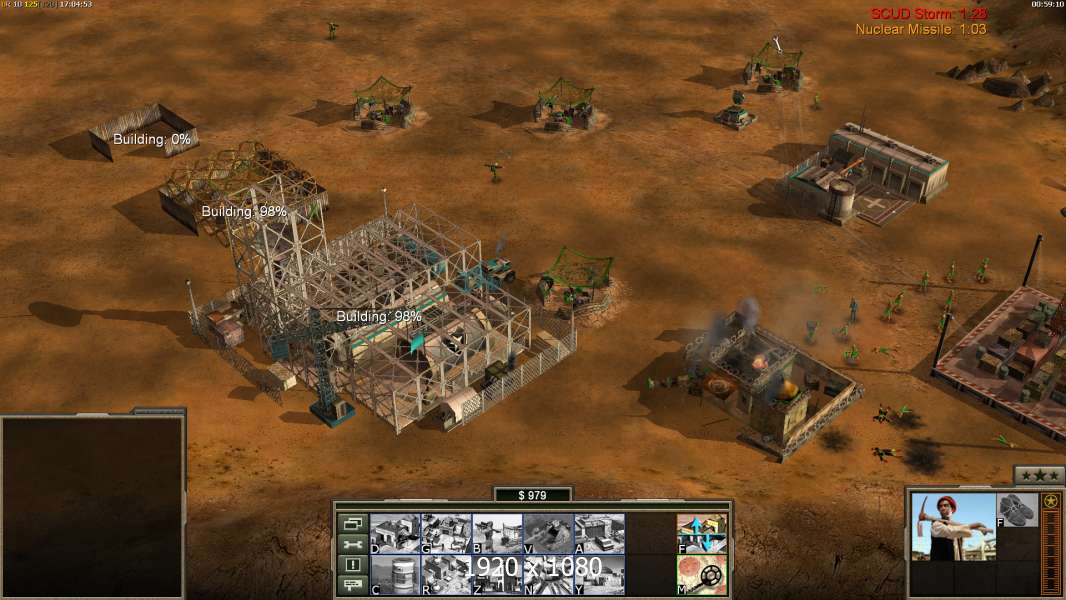1066x600 pixels.
Task: Select the tunnel build icon labeled V
Action: tap(548, 534)
